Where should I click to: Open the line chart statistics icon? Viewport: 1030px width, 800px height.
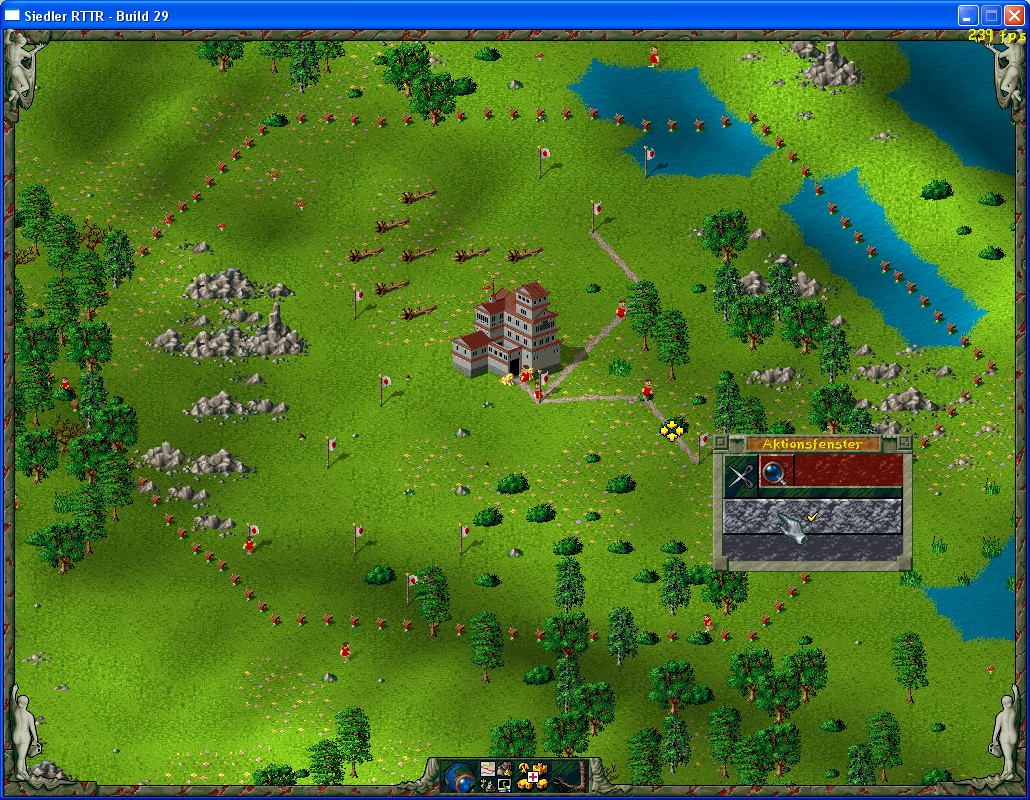(488, 769)
